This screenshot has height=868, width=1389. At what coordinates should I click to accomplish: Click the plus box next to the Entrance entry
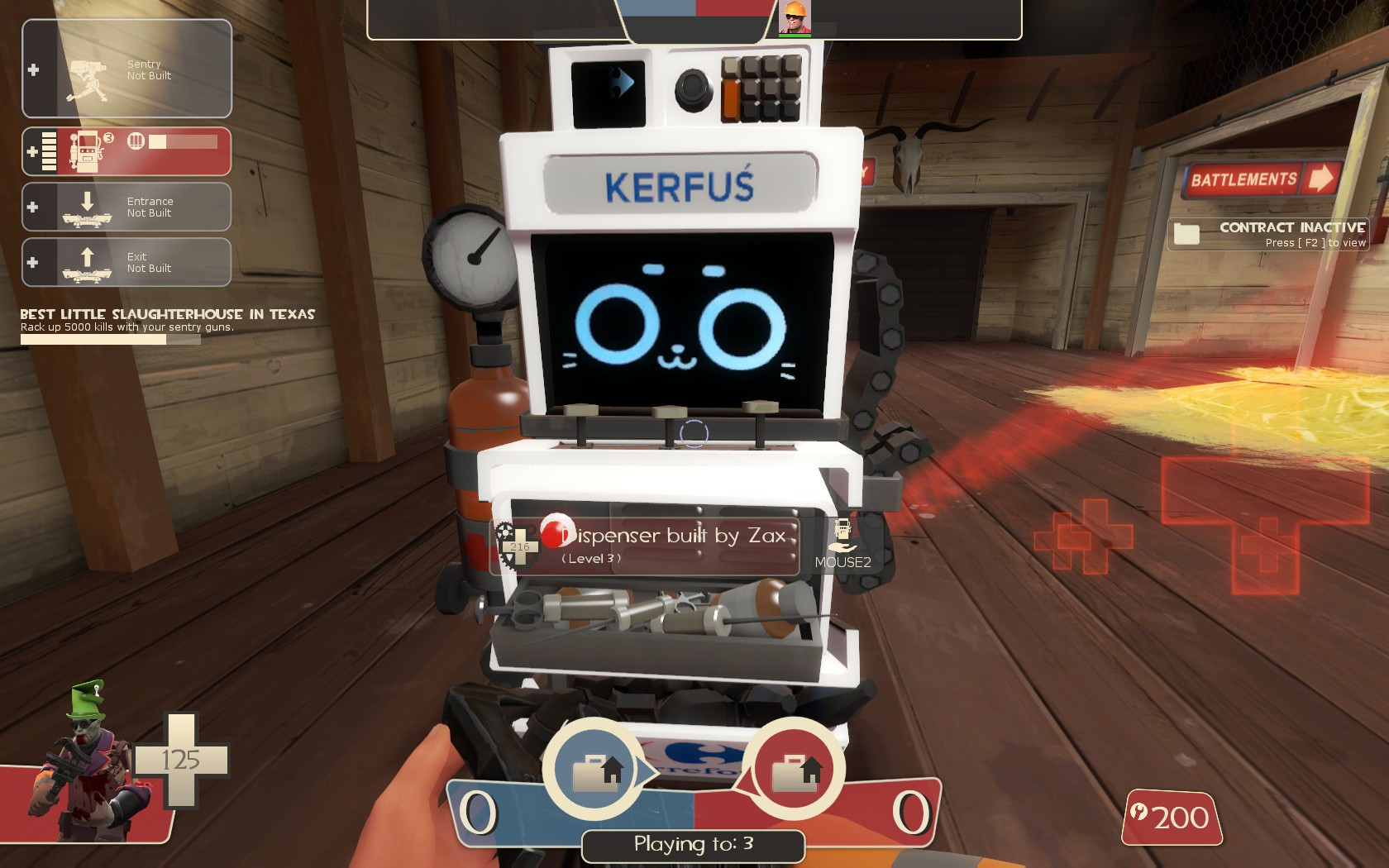[34, 206]
